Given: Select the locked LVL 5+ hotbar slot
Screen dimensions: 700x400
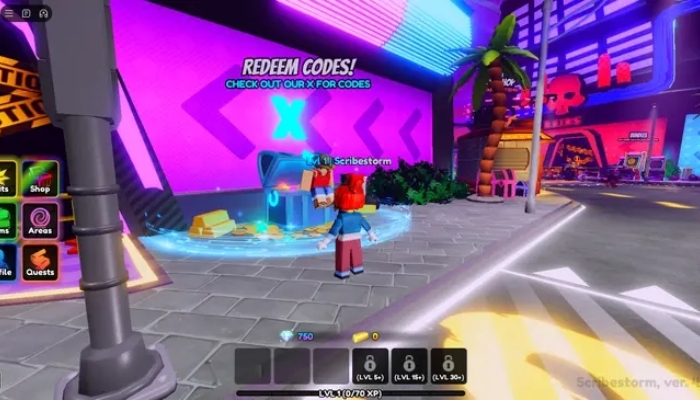Looking at the screenshot, I should pos(370,367).
